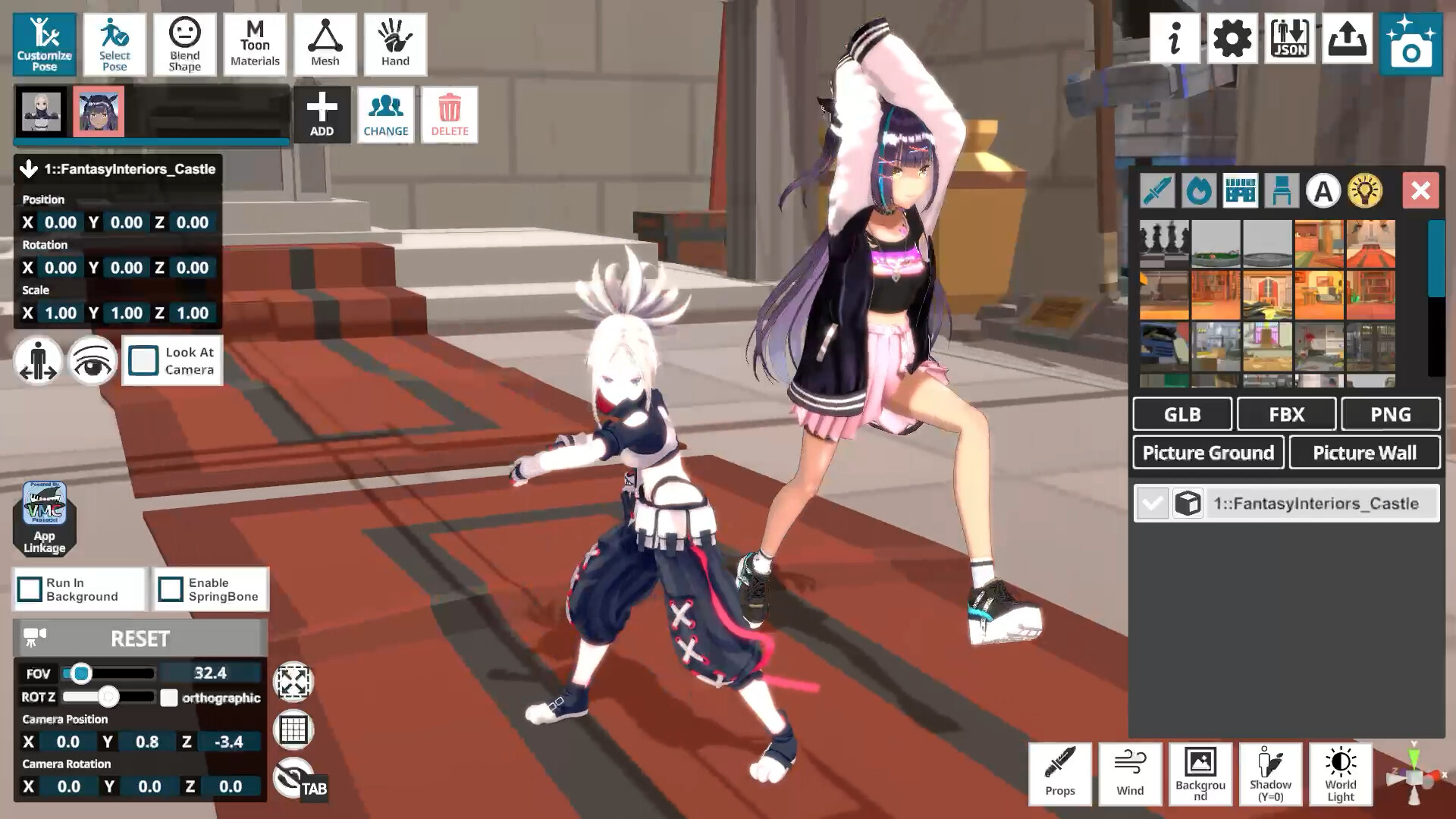Image resolution: width=1456 pixels, height=819 pixels.
Task: Switch to the Select Pose tab
Action: click(x=115, y=44)
